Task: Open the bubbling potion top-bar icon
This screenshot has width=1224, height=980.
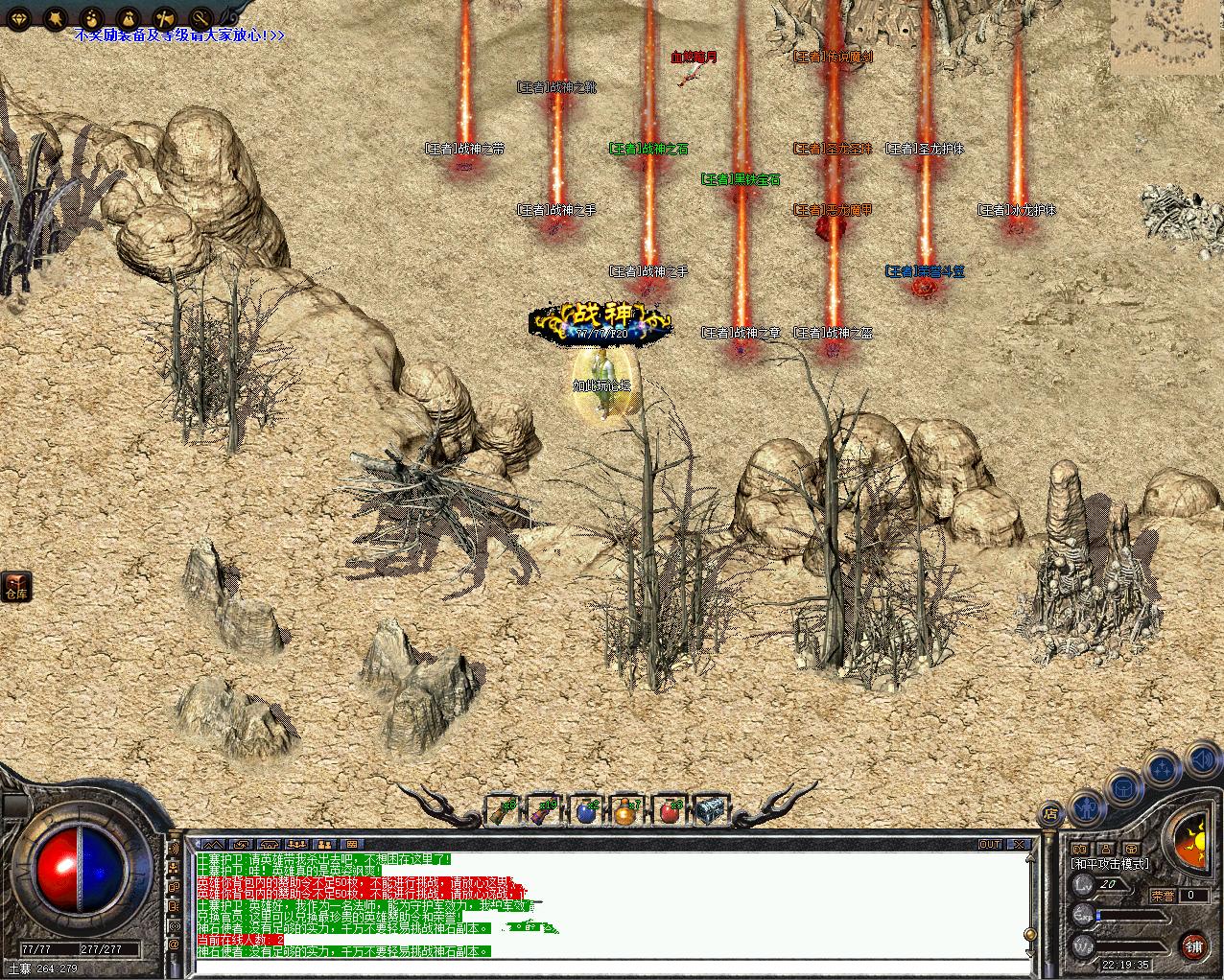Action: tap(91, 18)
